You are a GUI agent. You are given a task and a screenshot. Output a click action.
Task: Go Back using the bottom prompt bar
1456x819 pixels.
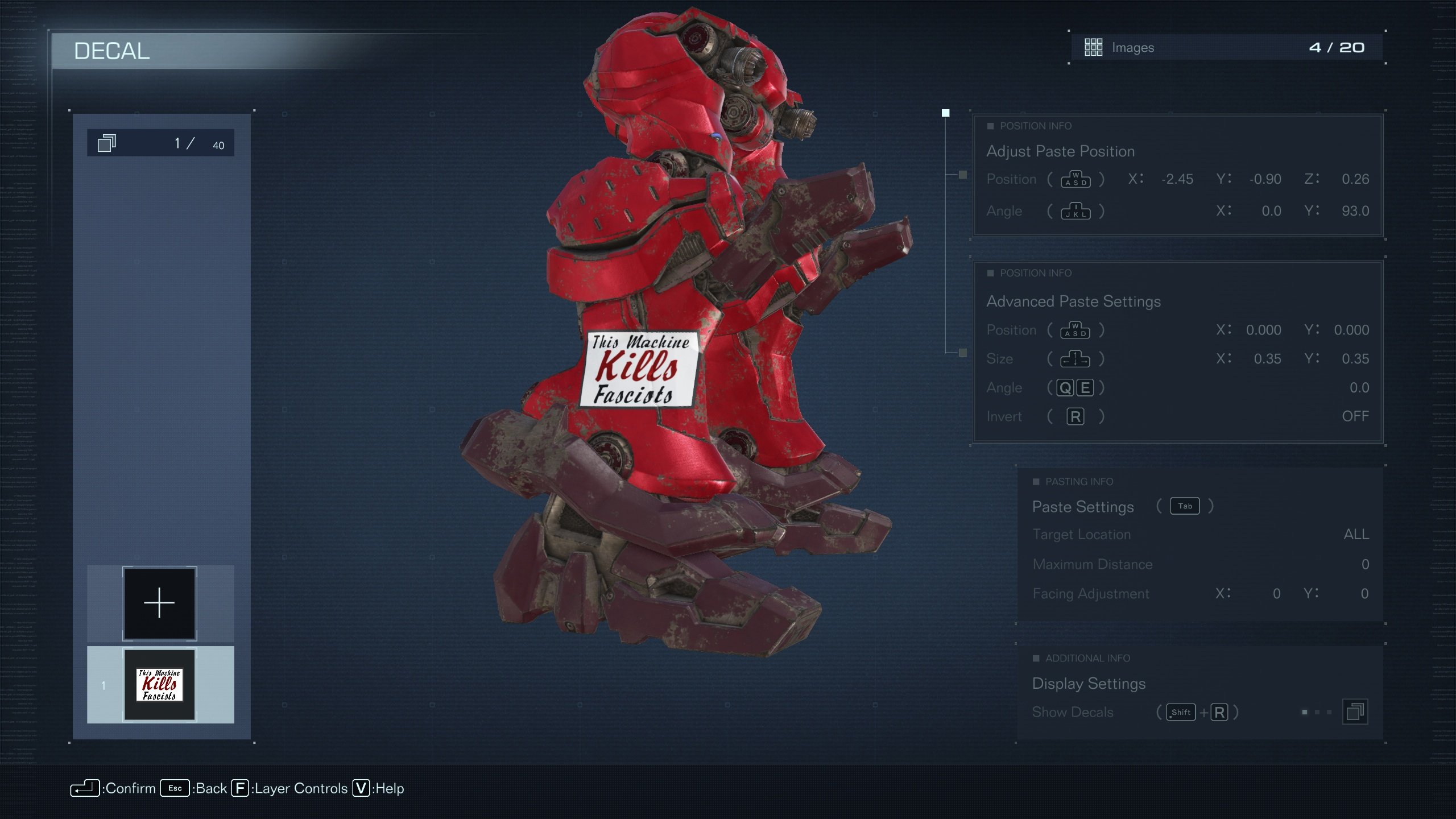click(x=194, y=788)
